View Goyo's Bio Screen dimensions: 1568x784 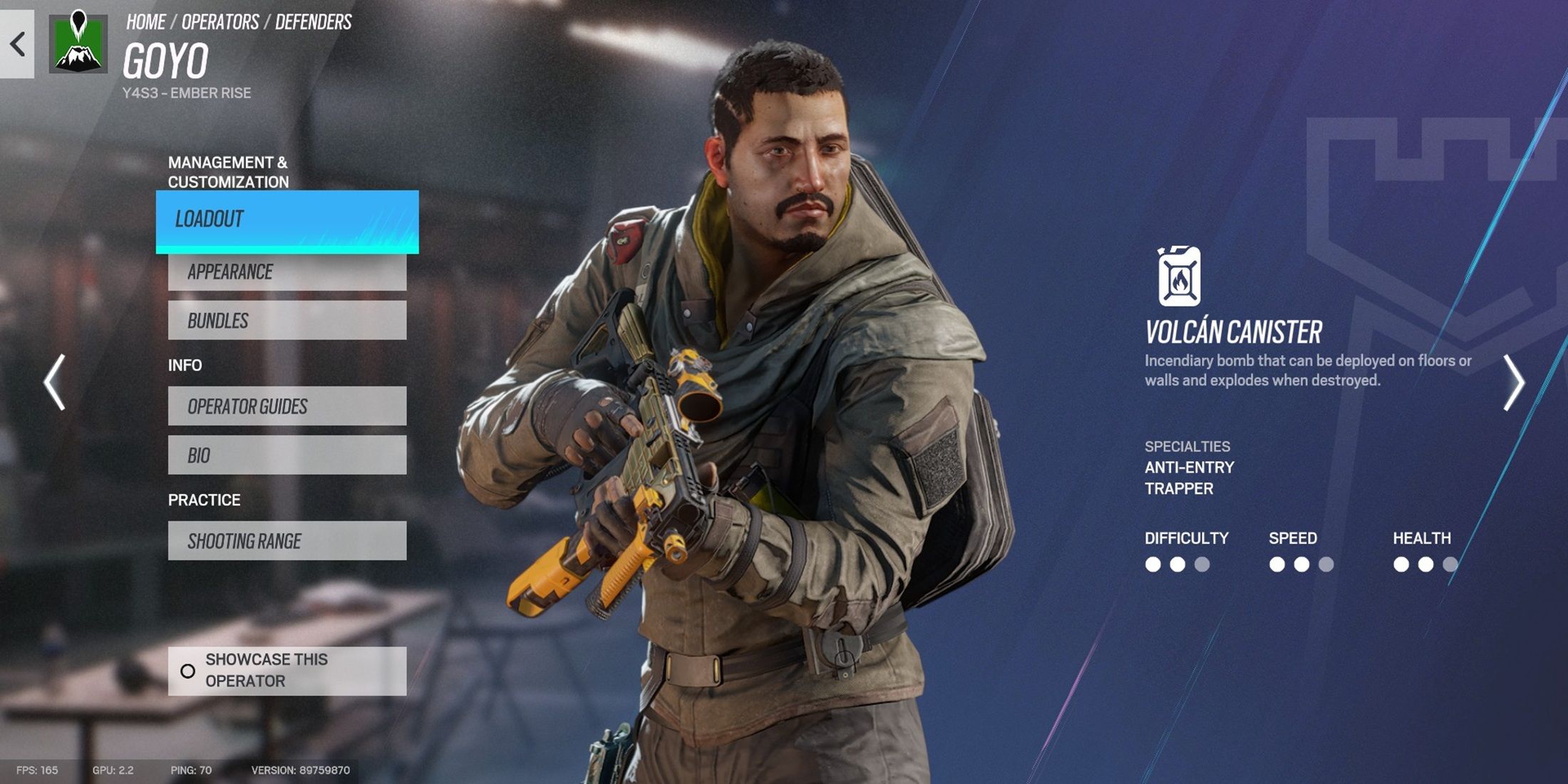click(x=287, y=455)
